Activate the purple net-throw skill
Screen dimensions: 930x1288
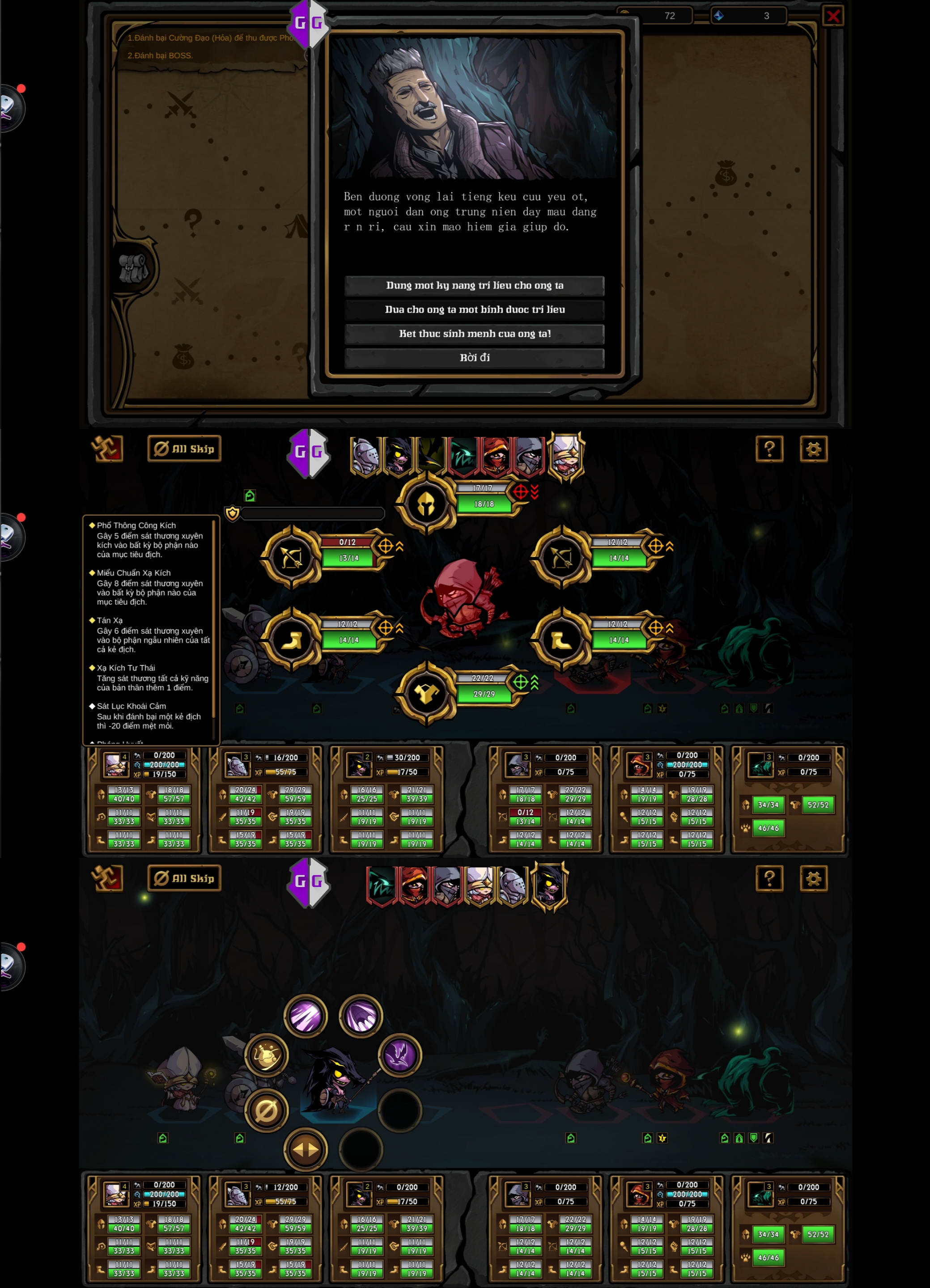361,1016
